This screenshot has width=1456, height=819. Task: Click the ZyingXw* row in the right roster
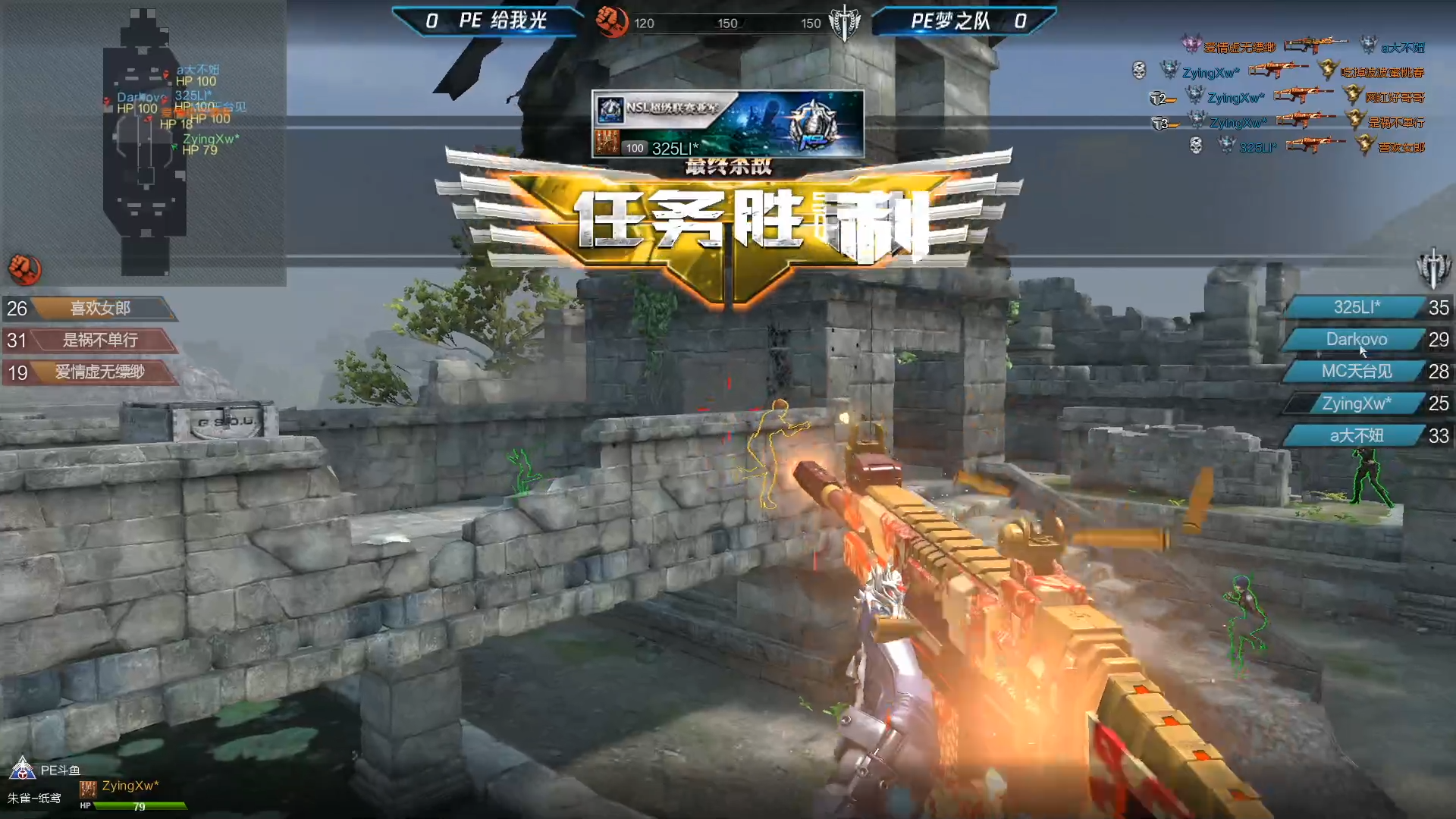pyautogui.click(x=1357, y=403)
